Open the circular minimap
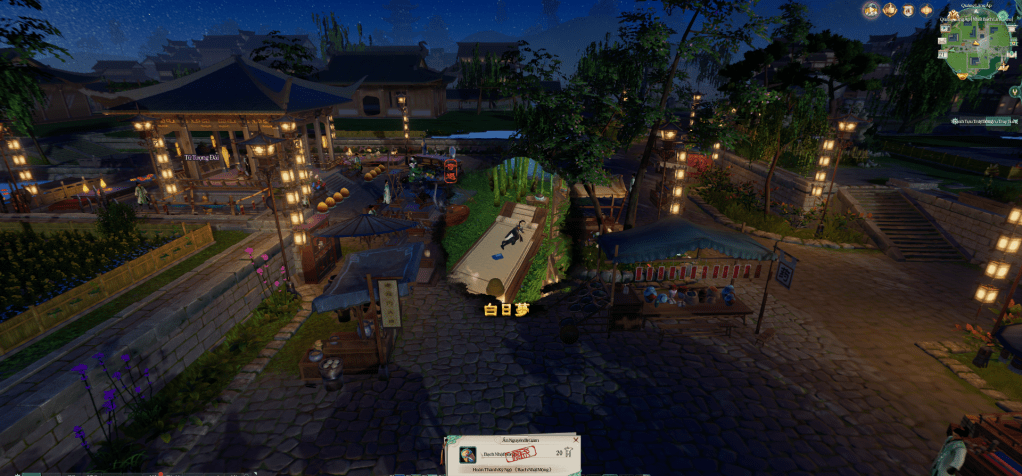The width and height of the screenshot is (1022, 476). pos(977,40)
